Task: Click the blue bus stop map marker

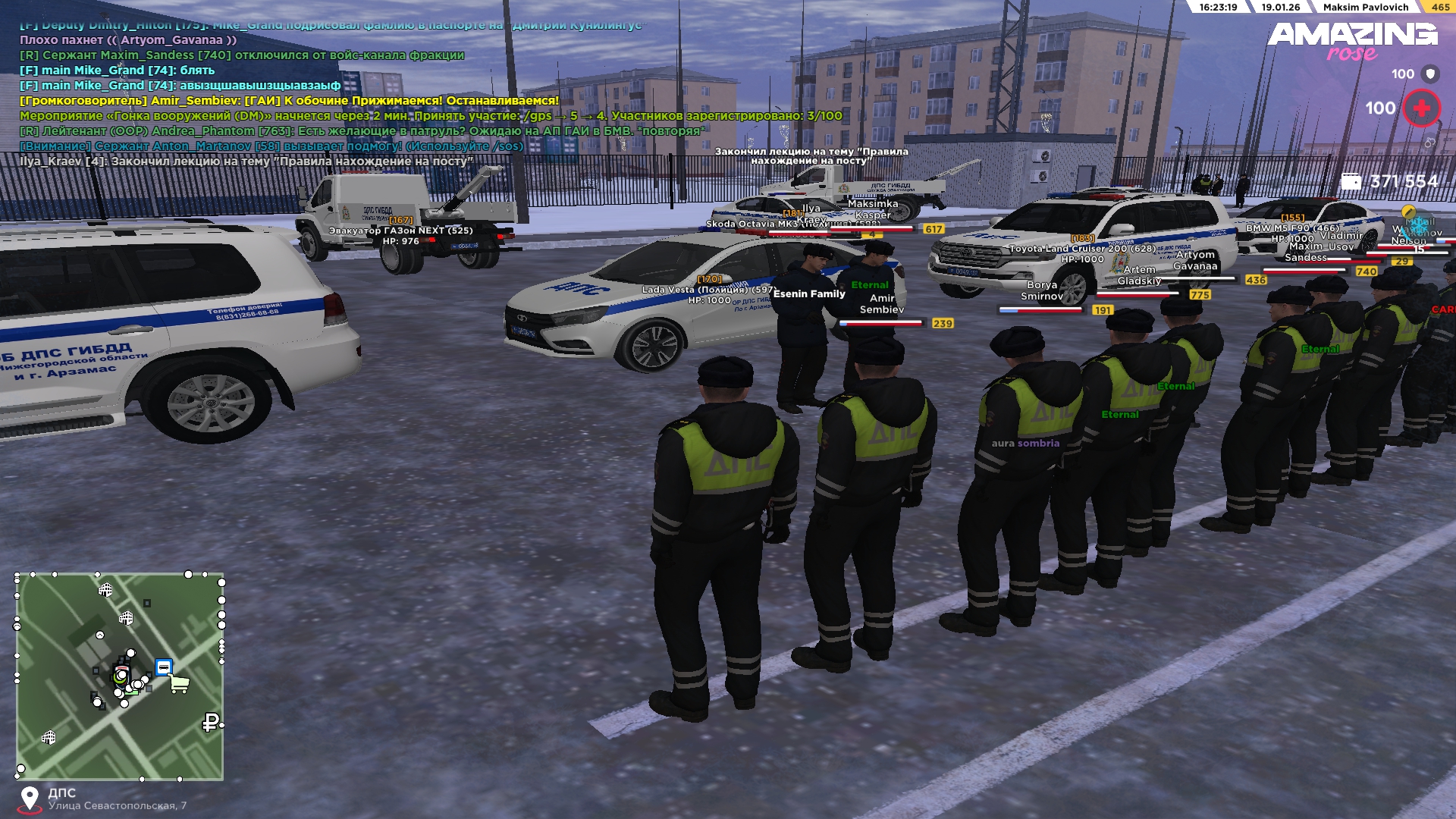Action: 163,667
